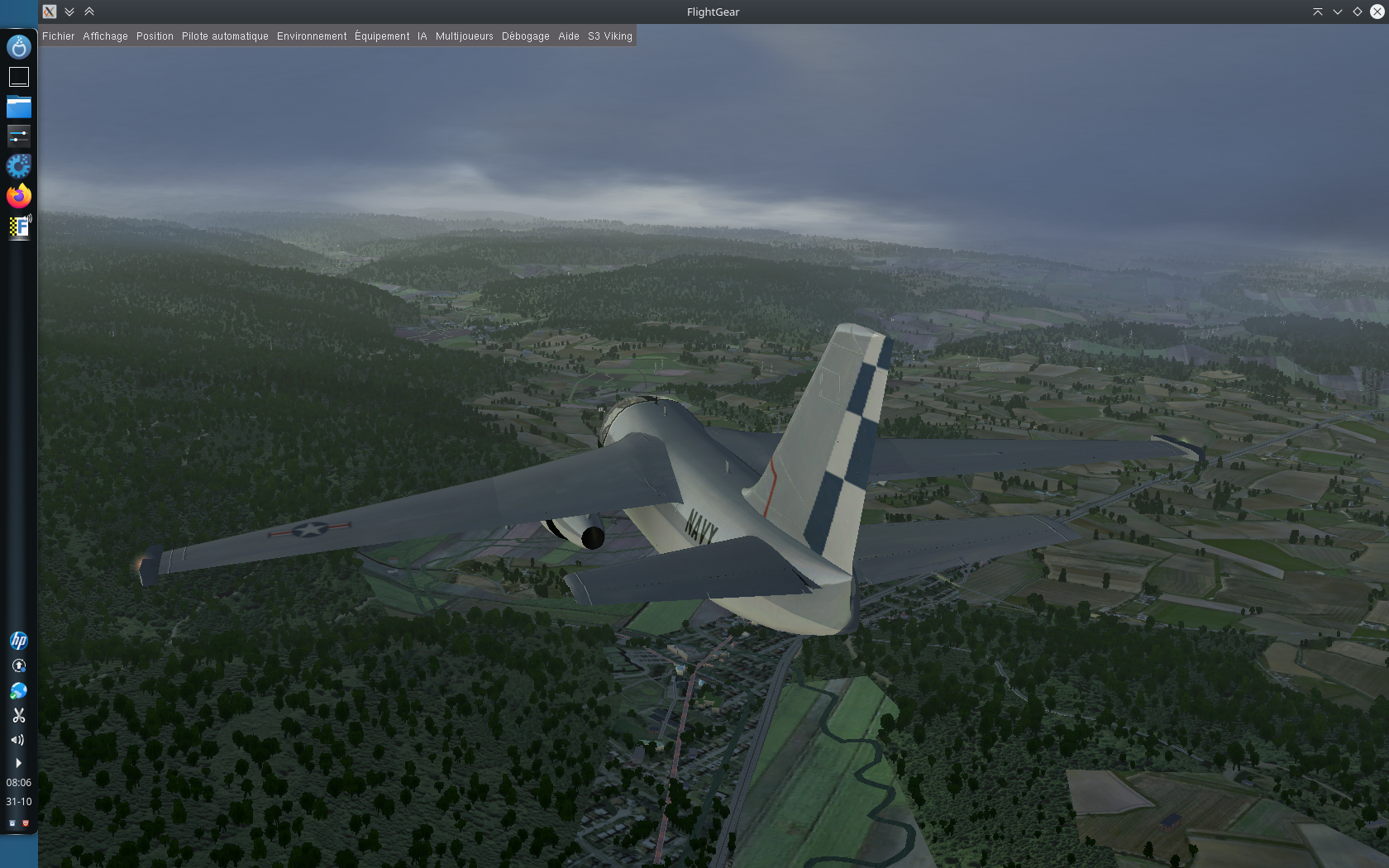This screenshot has width=1389, height=868.
Task: Open the Affichage menu
Action: (x=105, y=36)
